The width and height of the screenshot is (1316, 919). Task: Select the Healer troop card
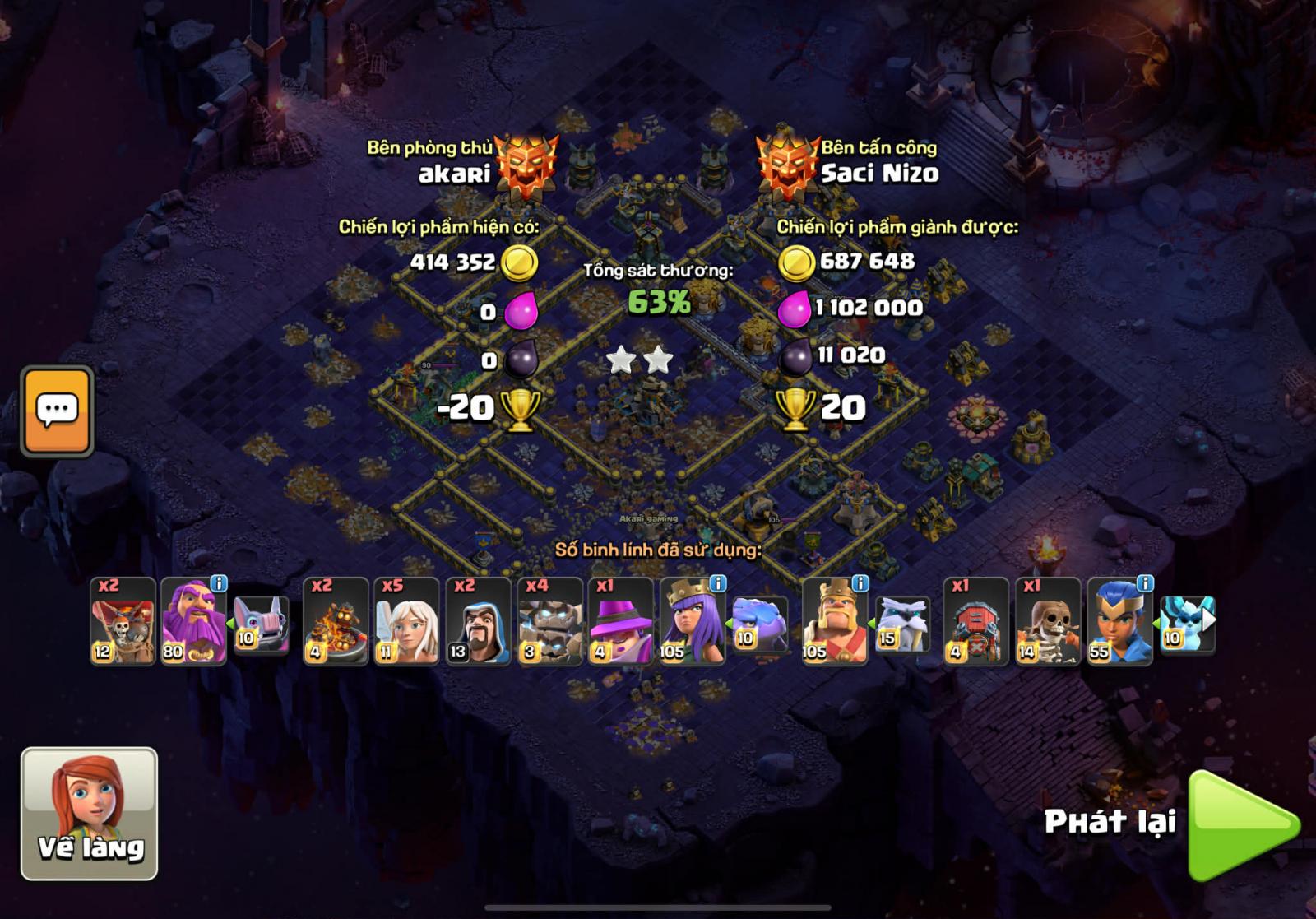click(x=406, y=621)
